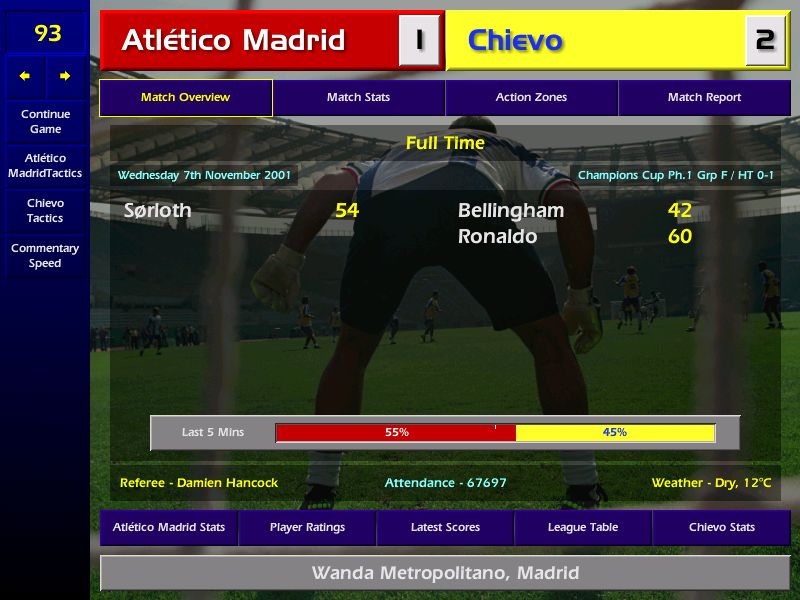Open Player Ratings
Screen dimensions: 800x600
pos(307,527)
